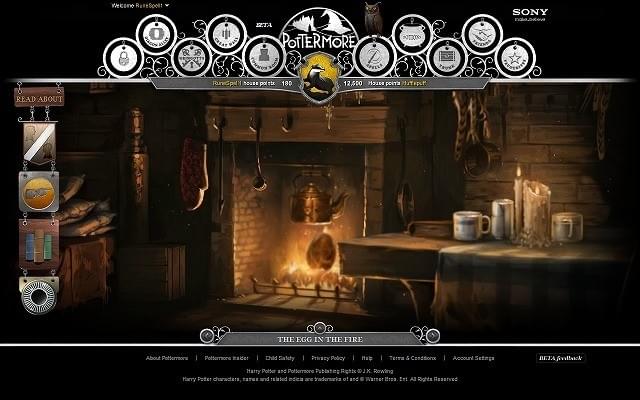
Task: Enter the Common Room medallion
Action: (x=262, y=57)
